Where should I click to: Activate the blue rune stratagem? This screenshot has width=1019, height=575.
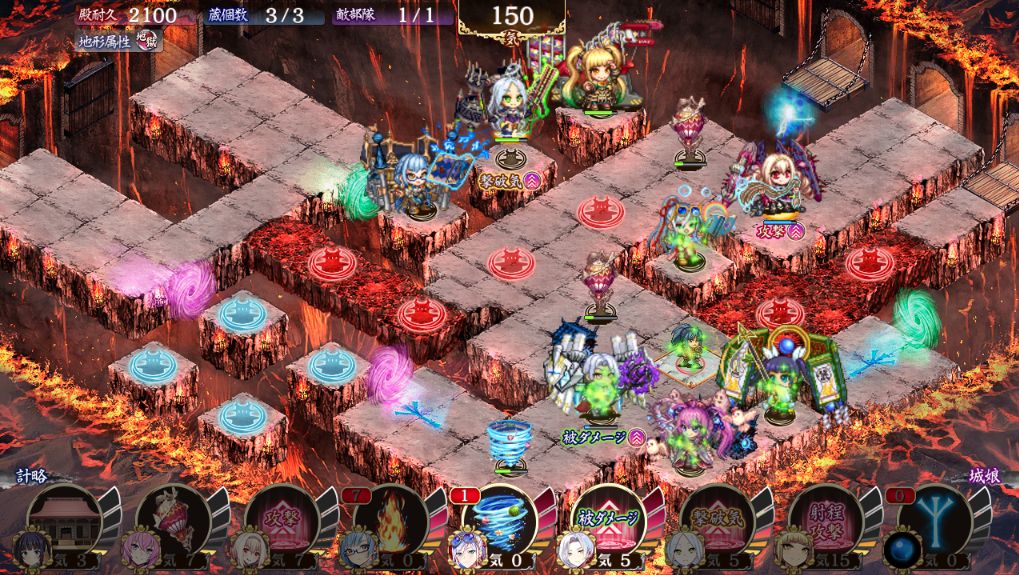(x=935, y=518)
